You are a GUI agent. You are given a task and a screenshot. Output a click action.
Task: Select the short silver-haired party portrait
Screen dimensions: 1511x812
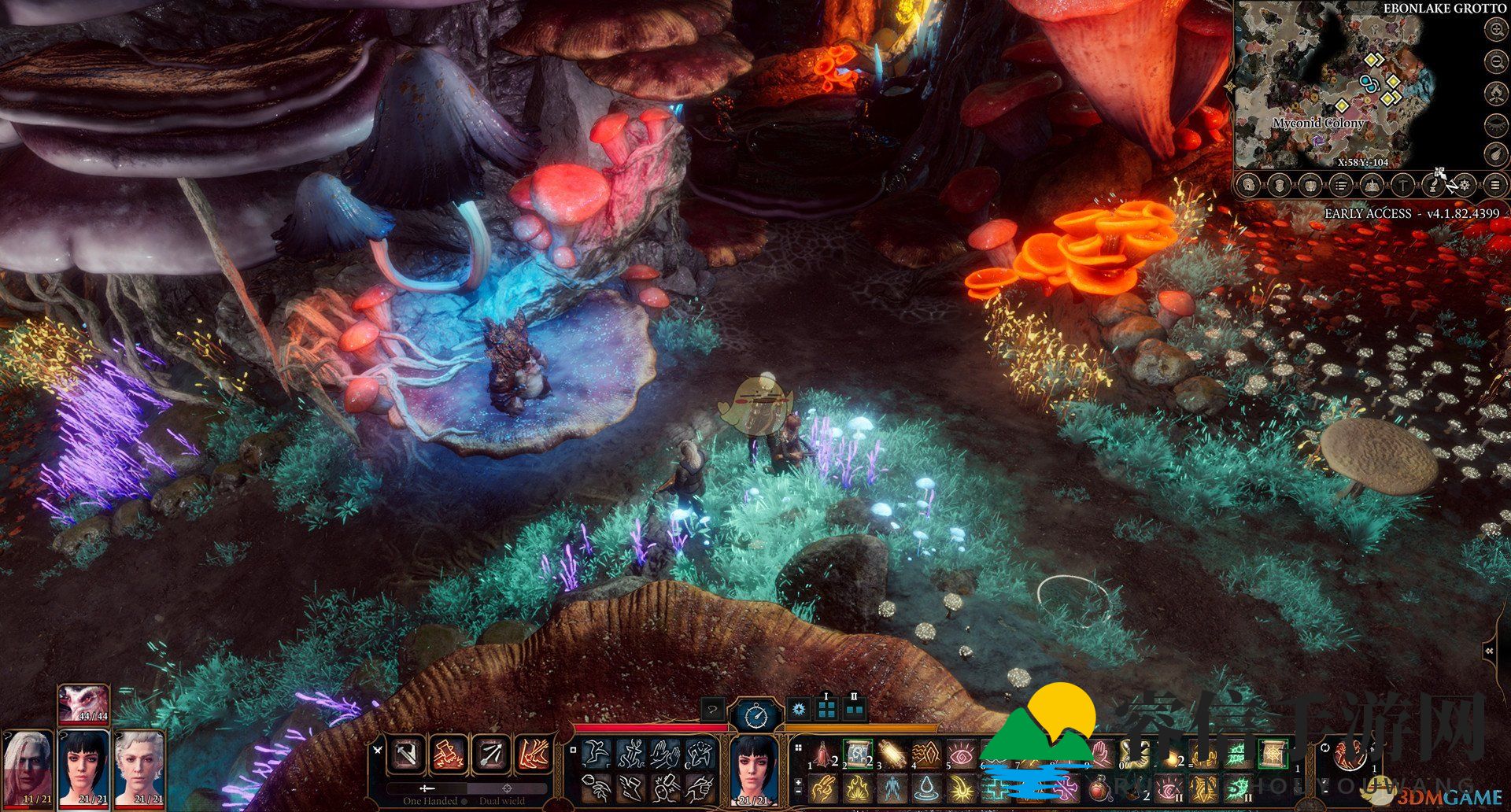[139, 767]
